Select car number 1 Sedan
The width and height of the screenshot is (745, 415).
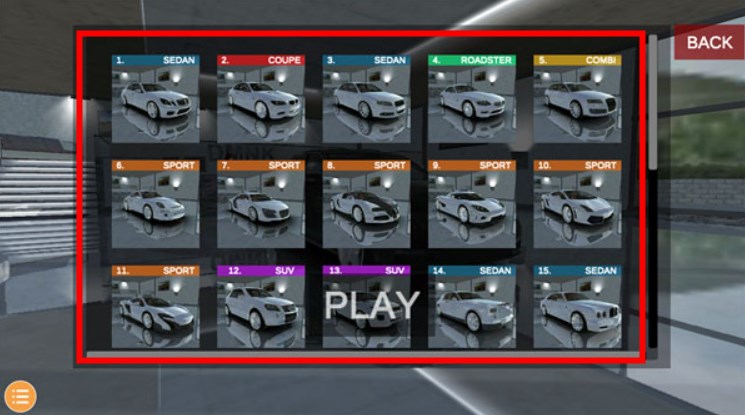155,98
